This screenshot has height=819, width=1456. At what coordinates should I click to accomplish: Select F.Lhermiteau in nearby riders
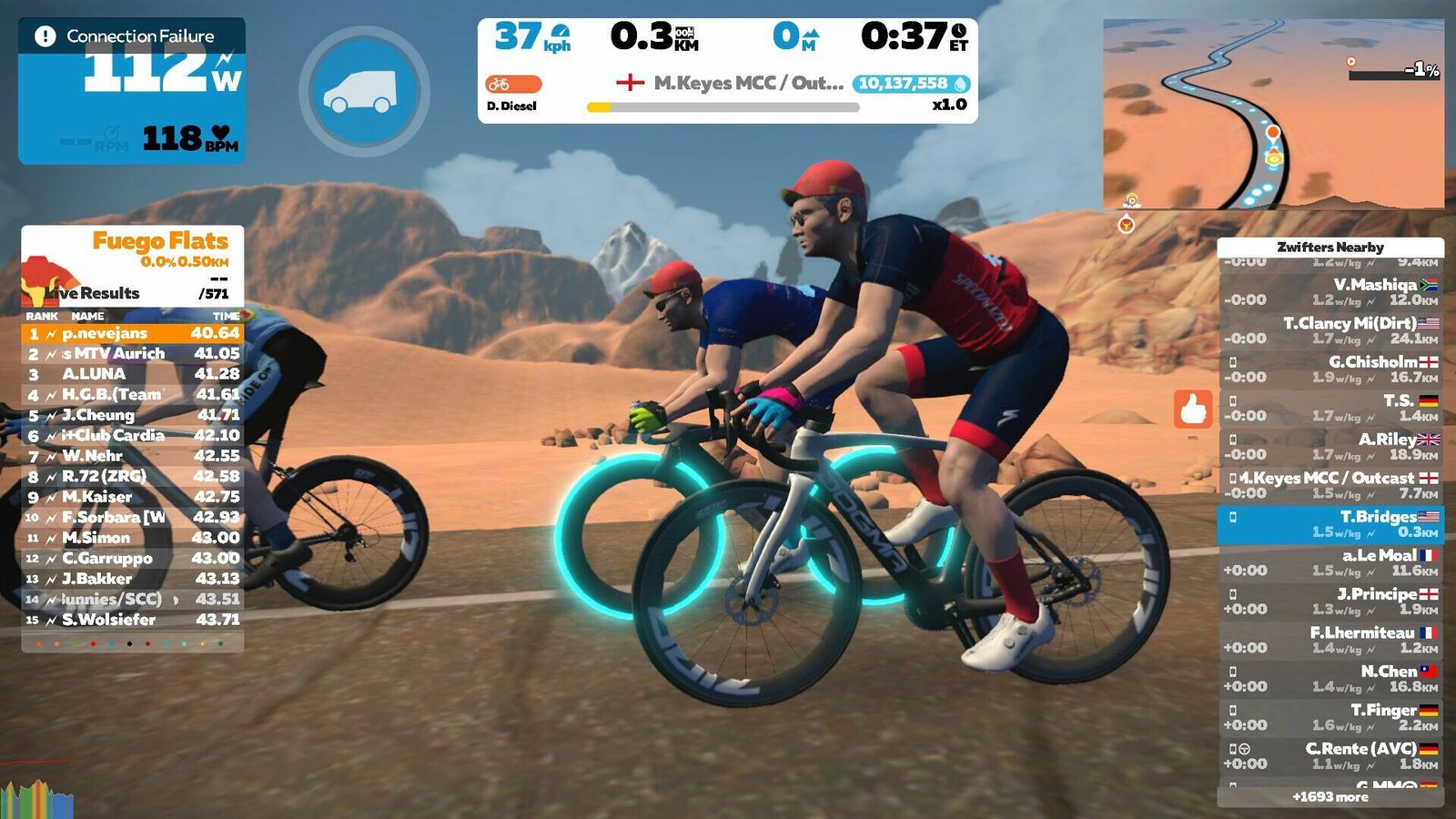pyautogui.click(x=1330, y=640)
